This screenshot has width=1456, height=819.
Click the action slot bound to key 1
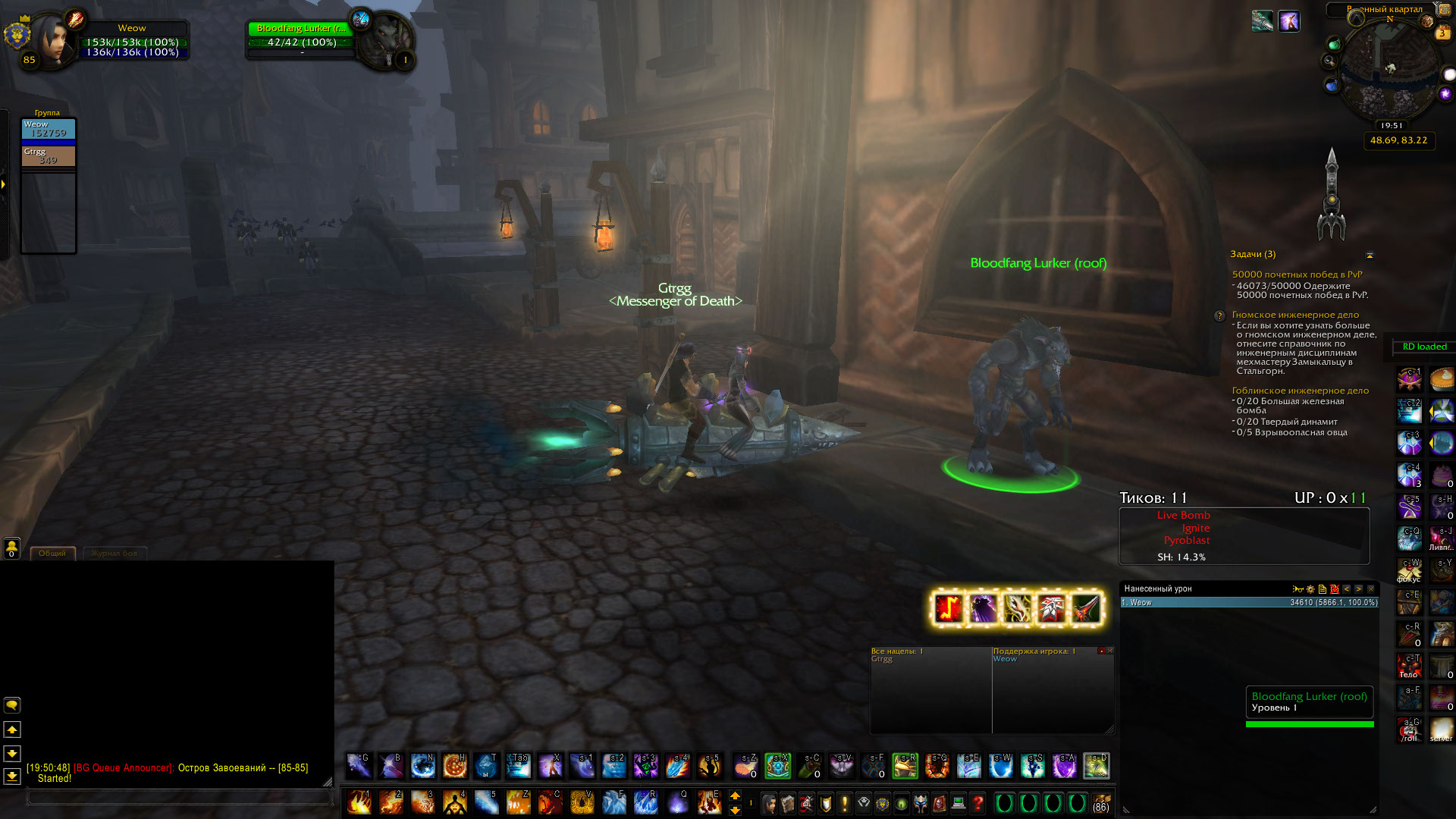click(x=359, y=802)
